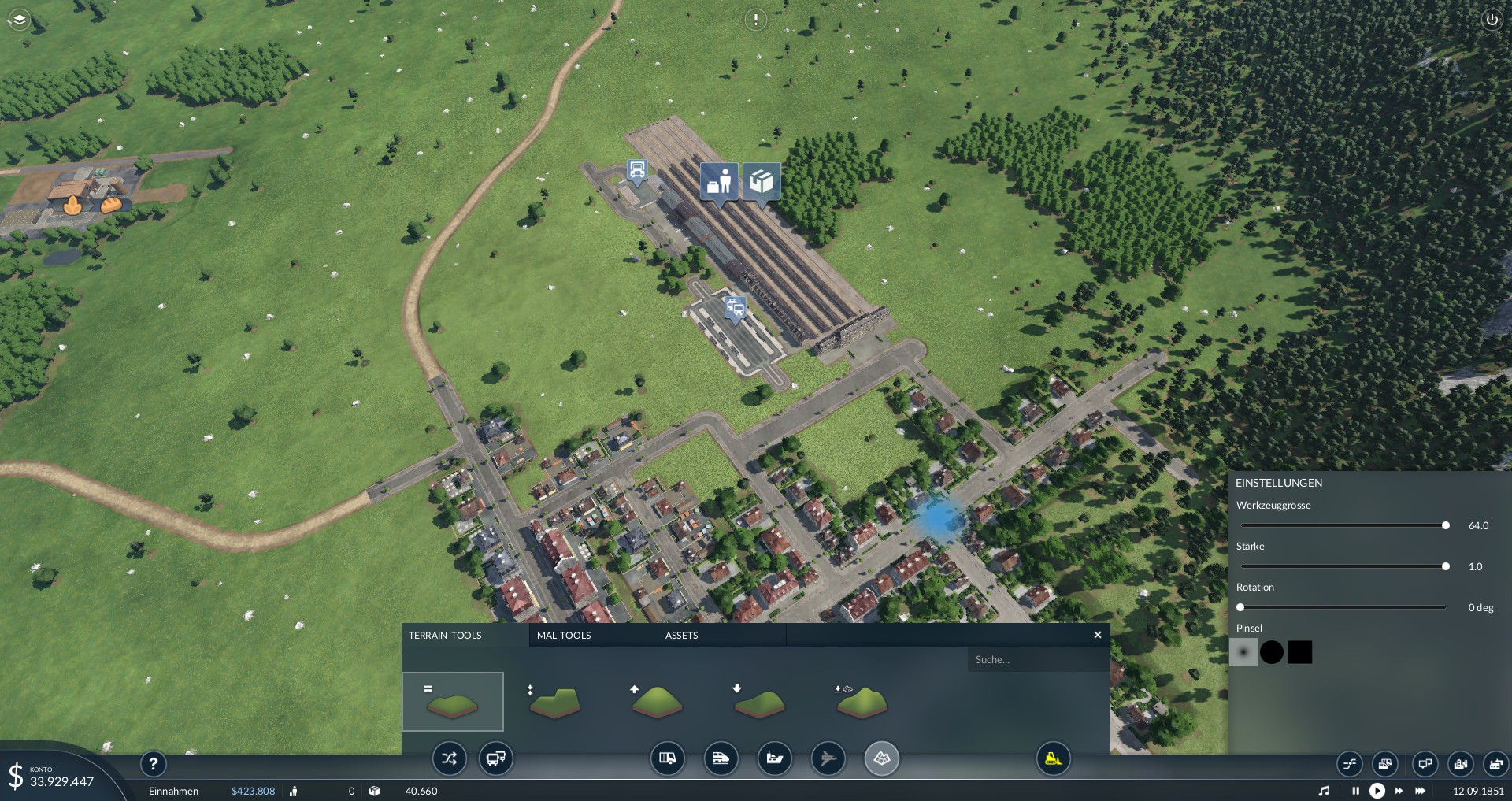Switch to the MAL-TOOLS tab
Image resolution: width=1512 pixels, height=801 pixels.
(x=564, y=635)
